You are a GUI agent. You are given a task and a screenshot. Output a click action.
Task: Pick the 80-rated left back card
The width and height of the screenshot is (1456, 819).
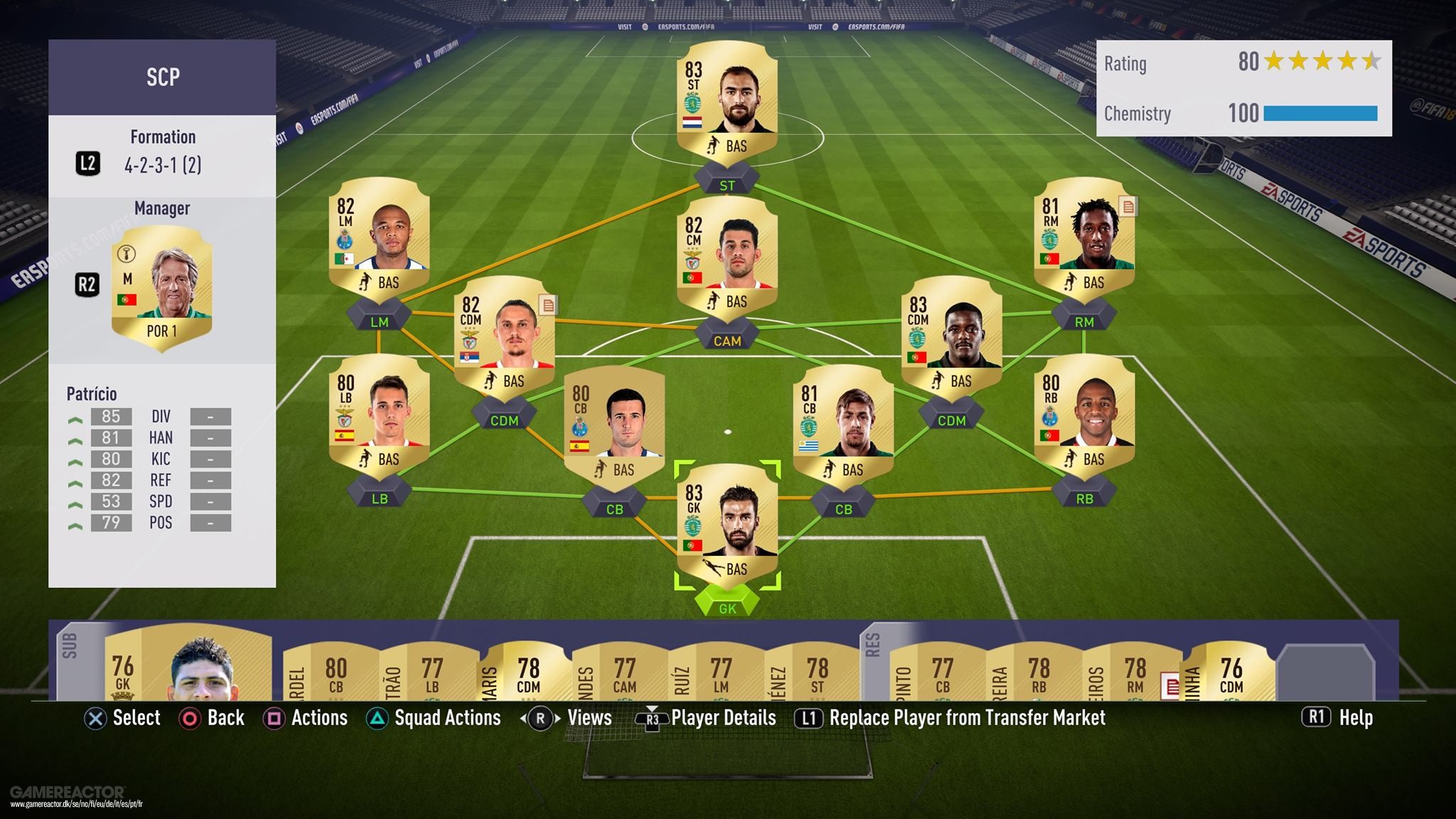coord(379,412)
